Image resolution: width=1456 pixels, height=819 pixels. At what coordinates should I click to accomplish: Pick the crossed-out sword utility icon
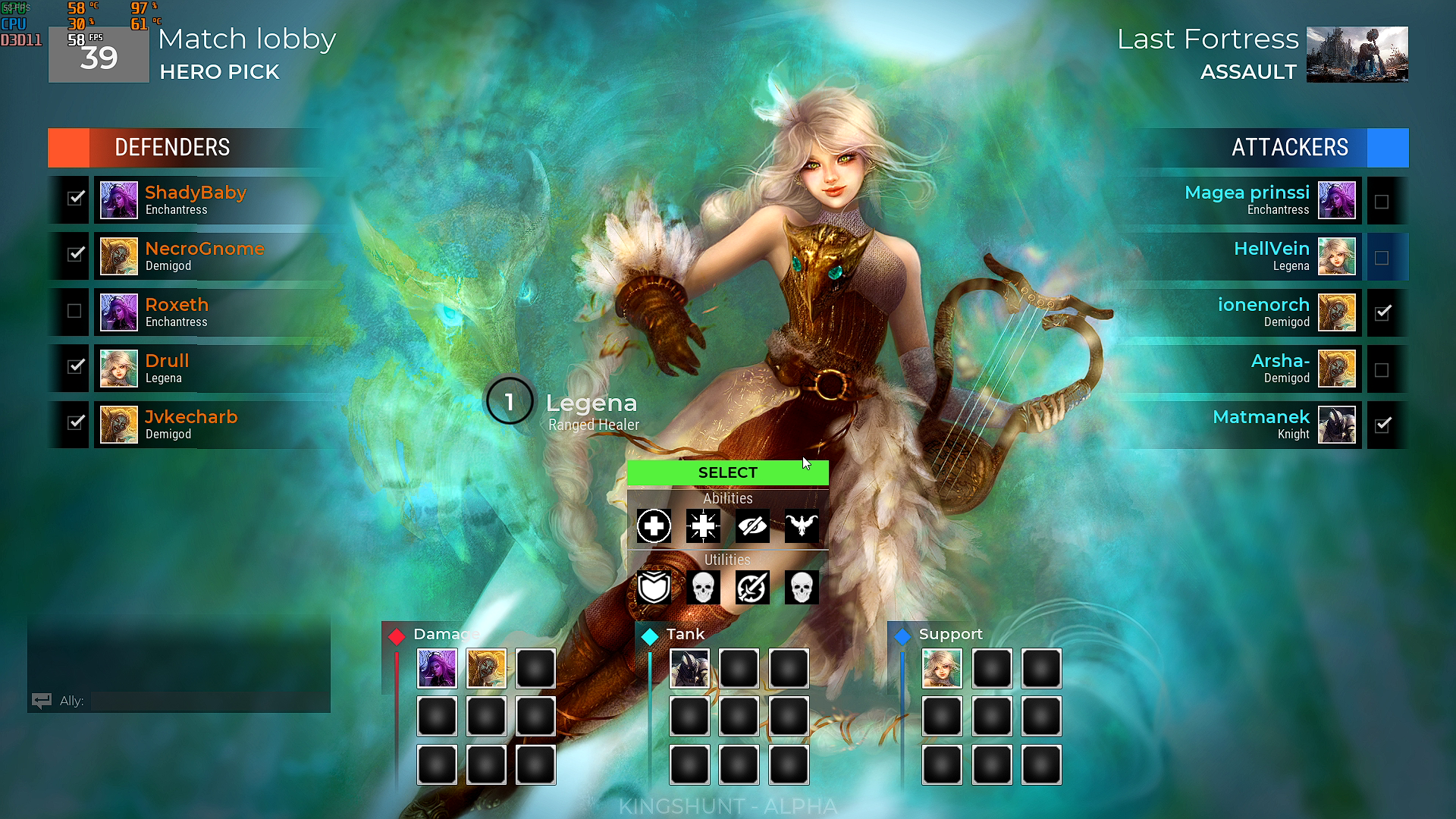752,588
